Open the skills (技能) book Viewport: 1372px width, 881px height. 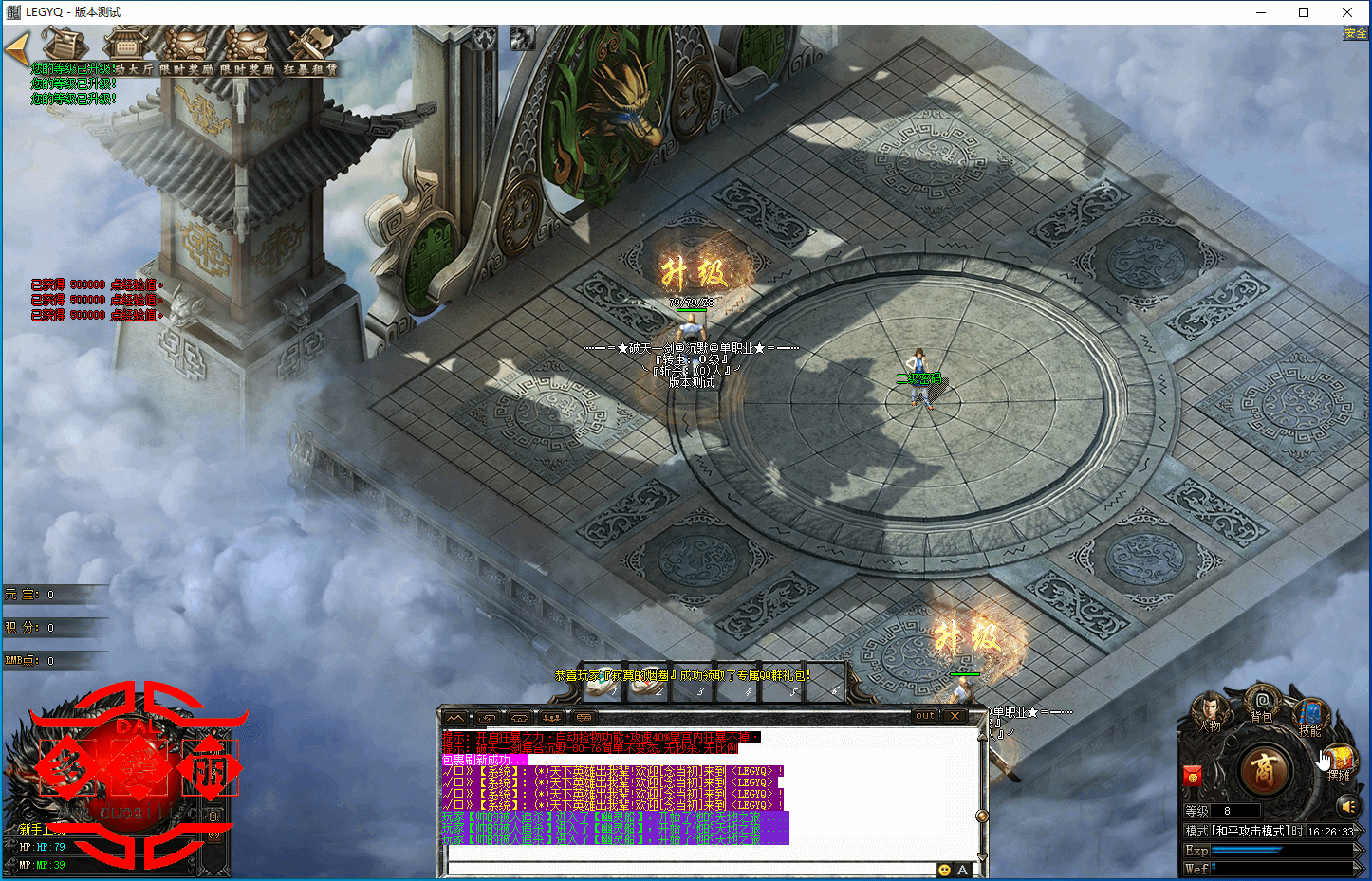[x=1310, y=715]
